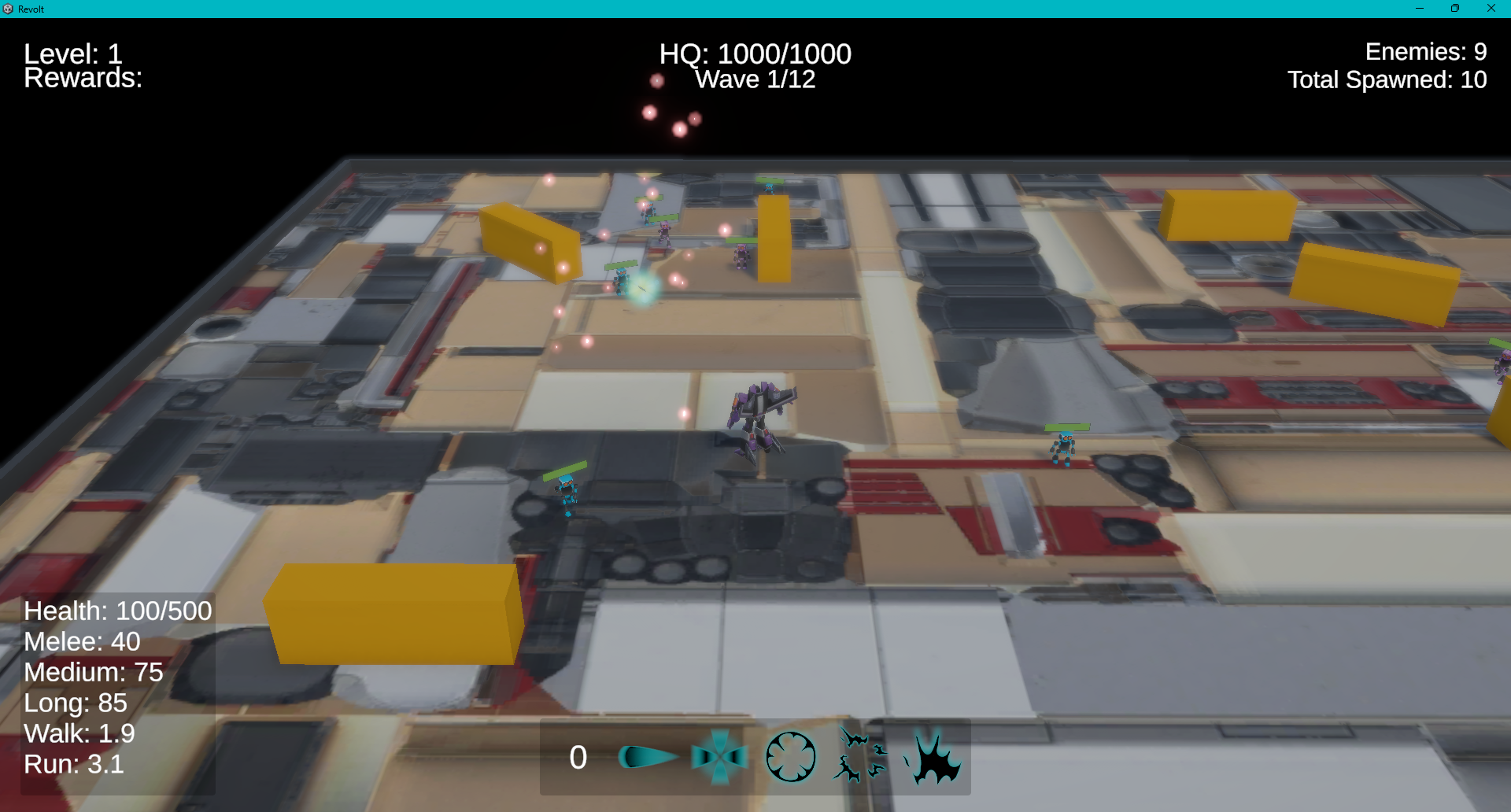Click the rightmost ability in the hotbar
This screenshot has height=812, width=1511.
[935, 755]
